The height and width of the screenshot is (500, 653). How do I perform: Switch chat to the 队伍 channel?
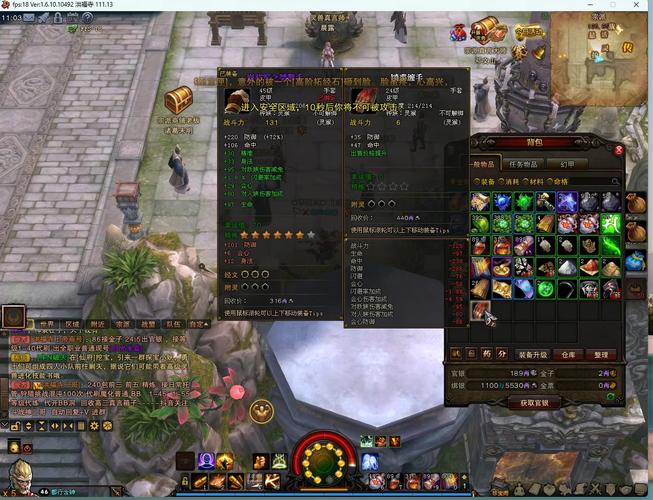[174, 324]
